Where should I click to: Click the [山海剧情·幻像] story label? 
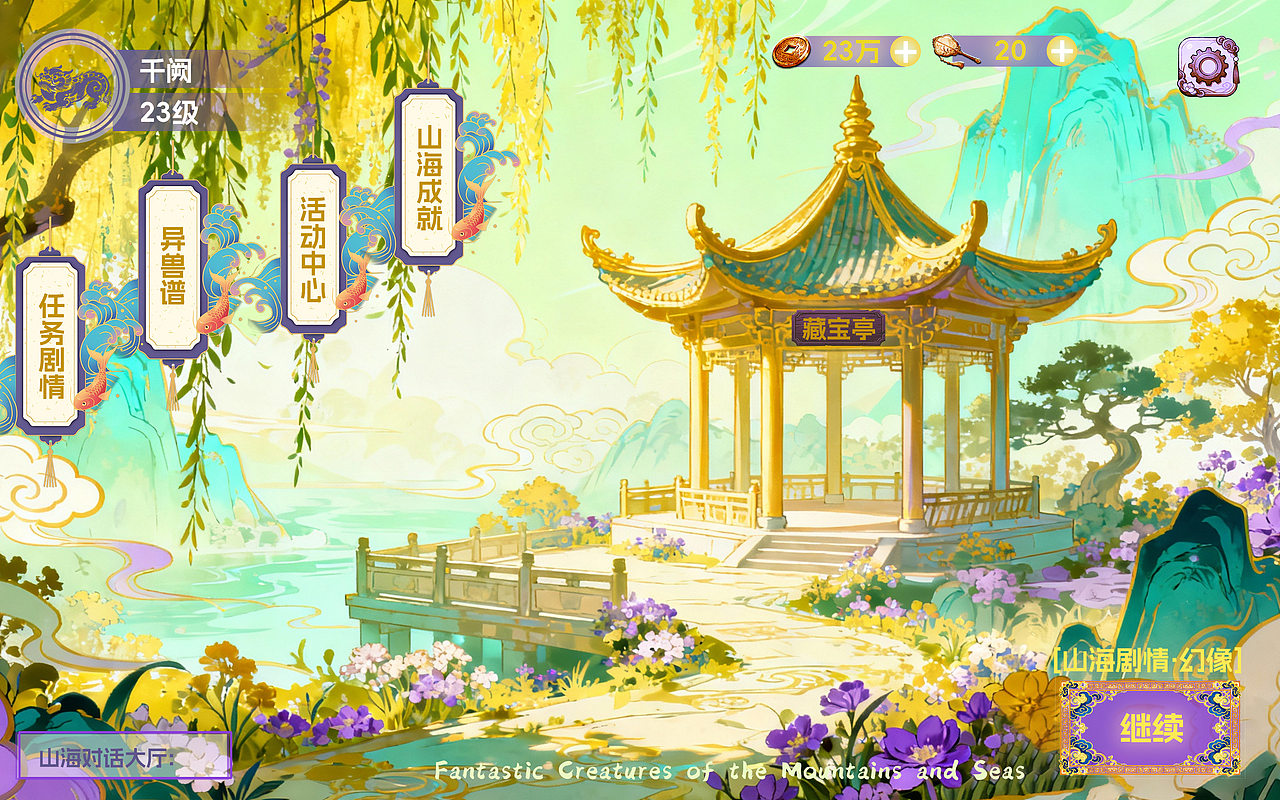click(x=1147, y=661)
